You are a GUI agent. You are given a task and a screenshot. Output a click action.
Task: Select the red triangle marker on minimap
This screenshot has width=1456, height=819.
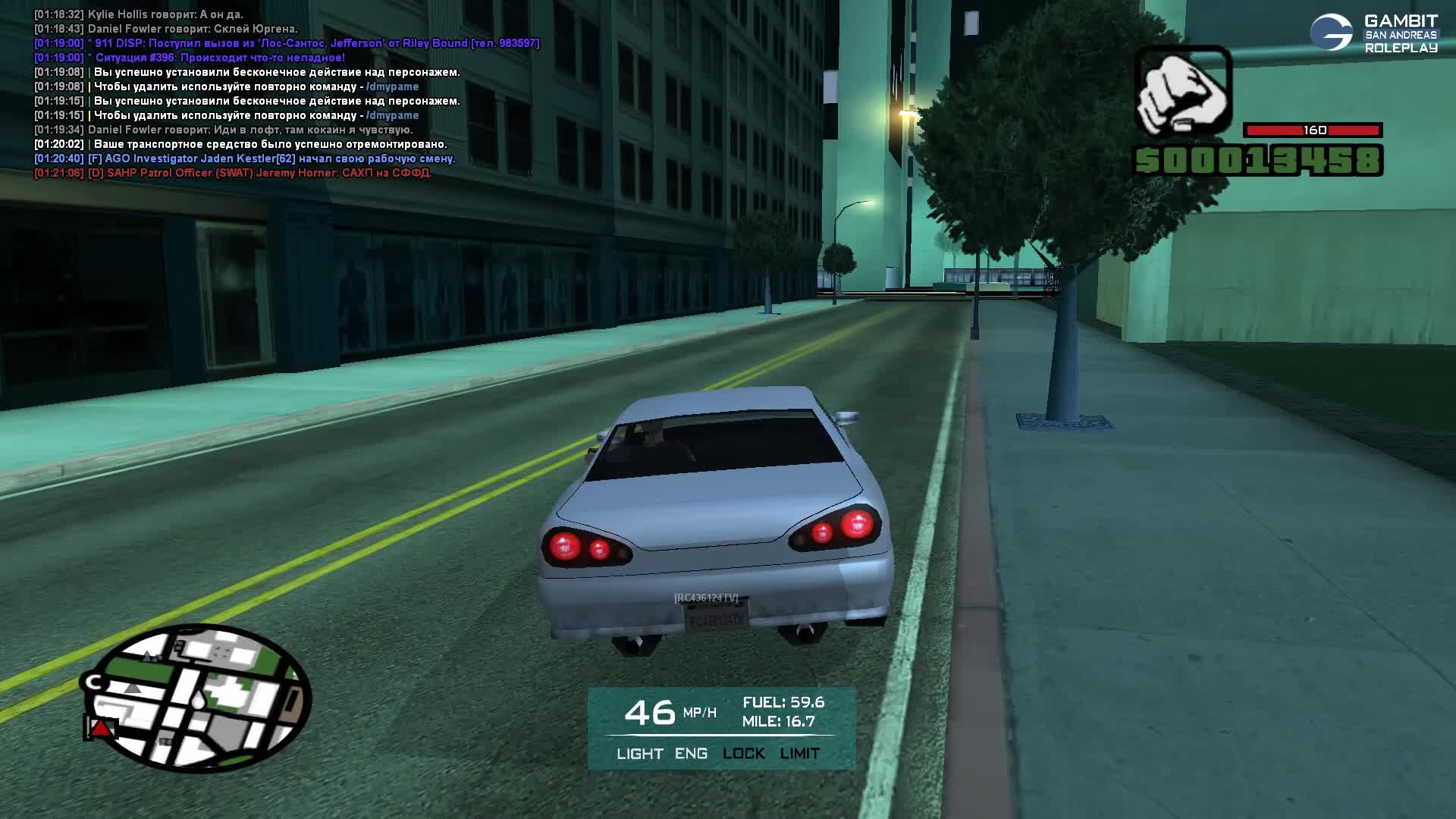[x=101, y=728]
